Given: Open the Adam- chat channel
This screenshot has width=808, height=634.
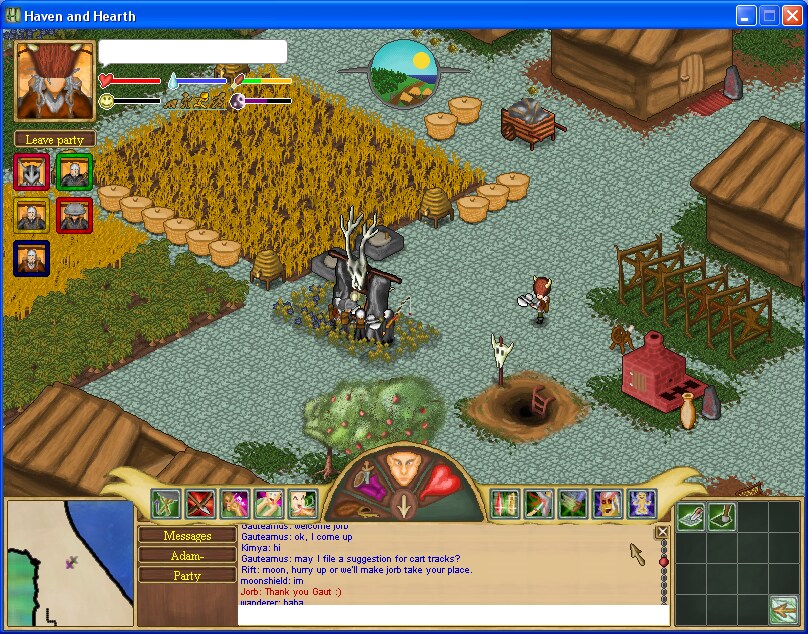Looking at the screenshot, I should (187, 556).
